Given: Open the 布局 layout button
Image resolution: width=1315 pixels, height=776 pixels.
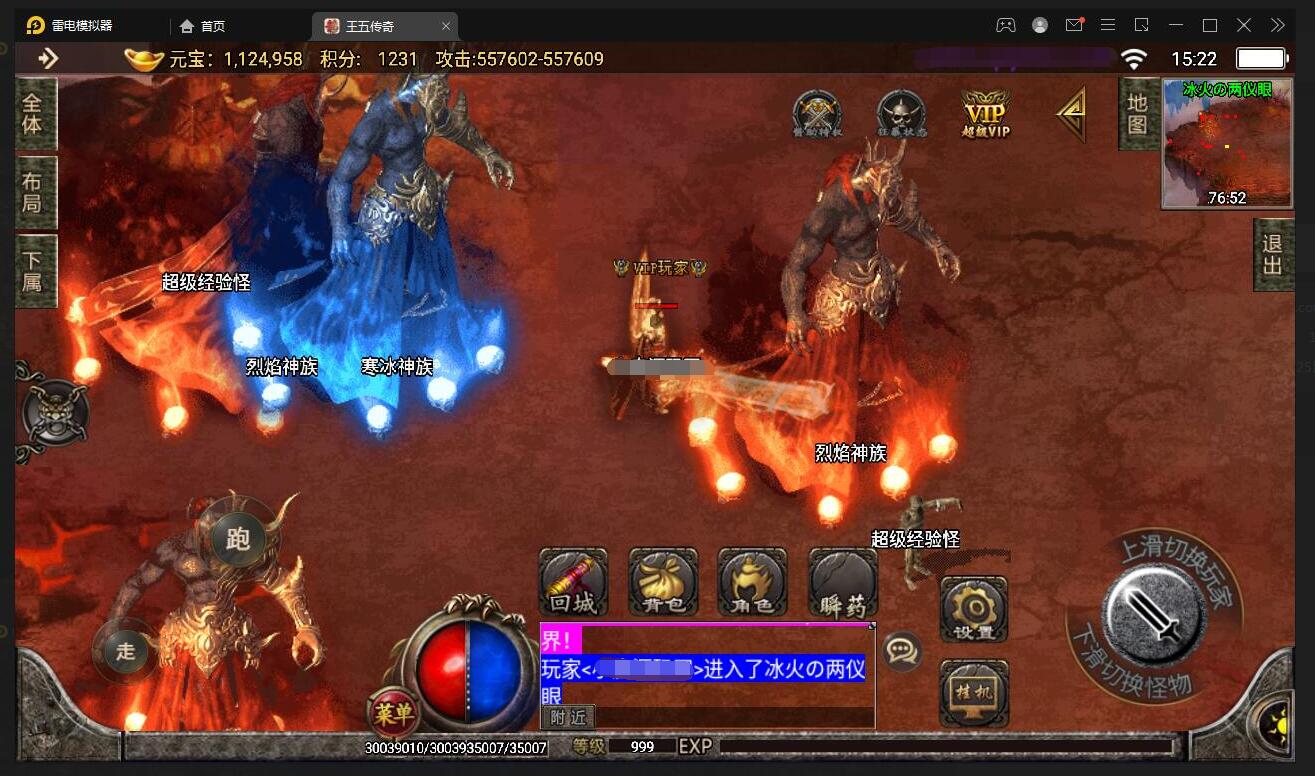Looking at the screenshot, I should tap(34, 192).
